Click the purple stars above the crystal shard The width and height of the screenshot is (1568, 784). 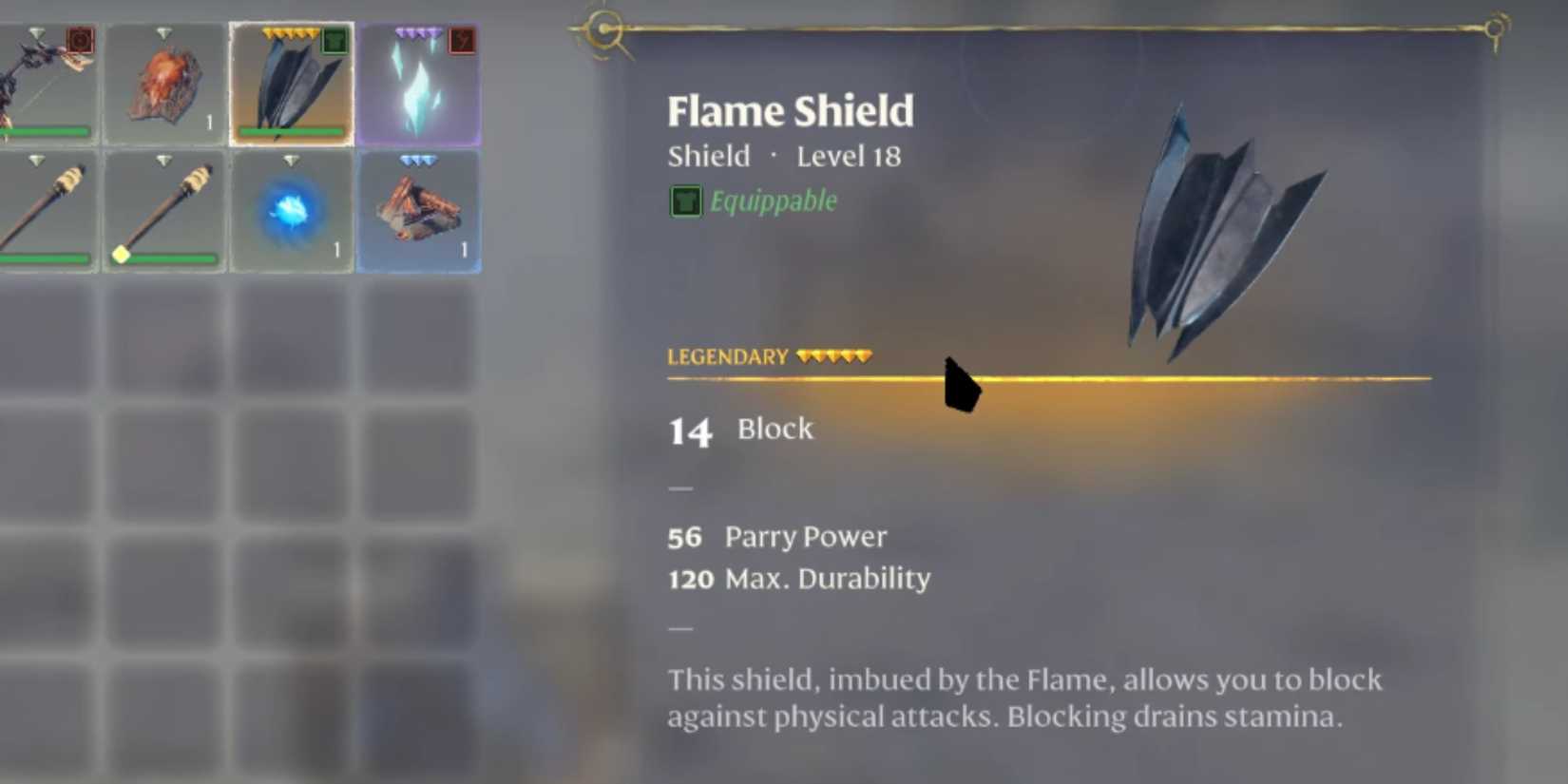pyautogui.click(x=416, y=31)
